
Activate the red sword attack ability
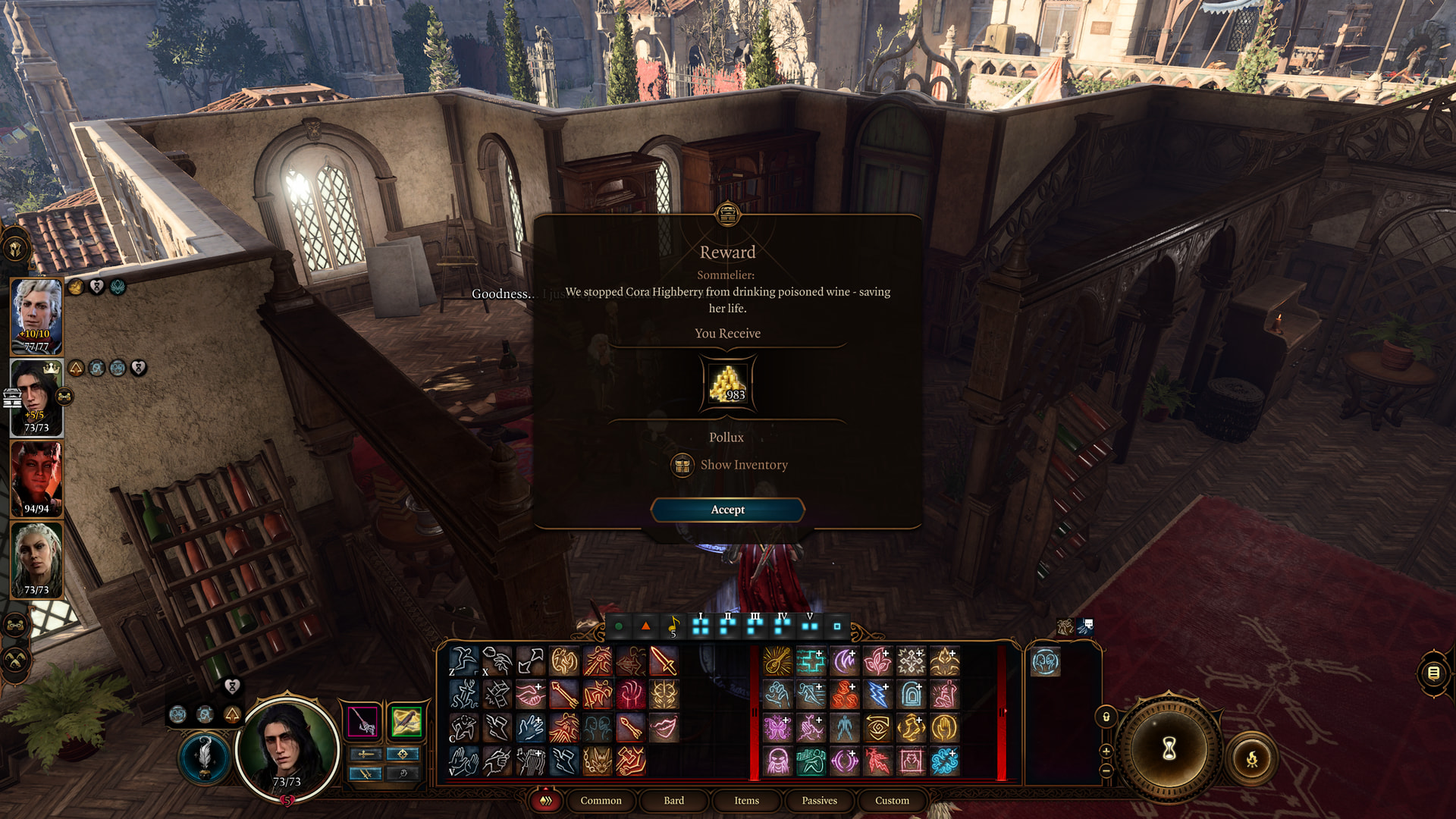pos(664,661)
